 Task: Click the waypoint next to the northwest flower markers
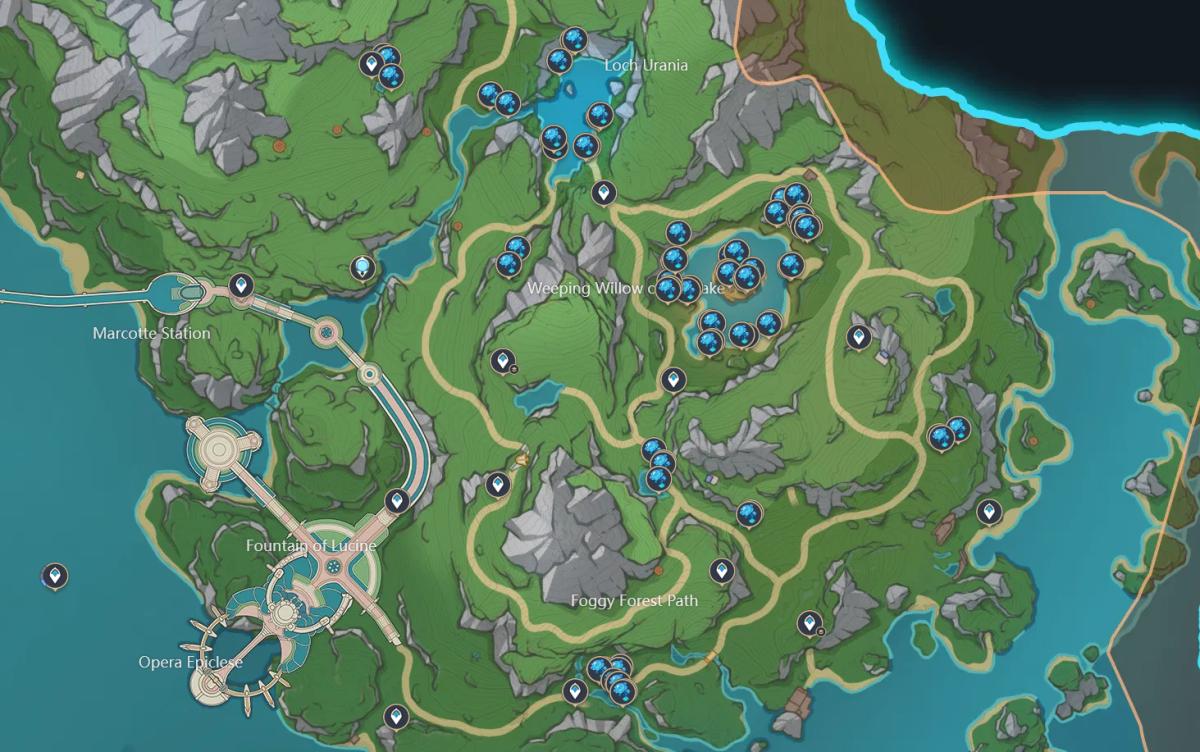(371, 65)
